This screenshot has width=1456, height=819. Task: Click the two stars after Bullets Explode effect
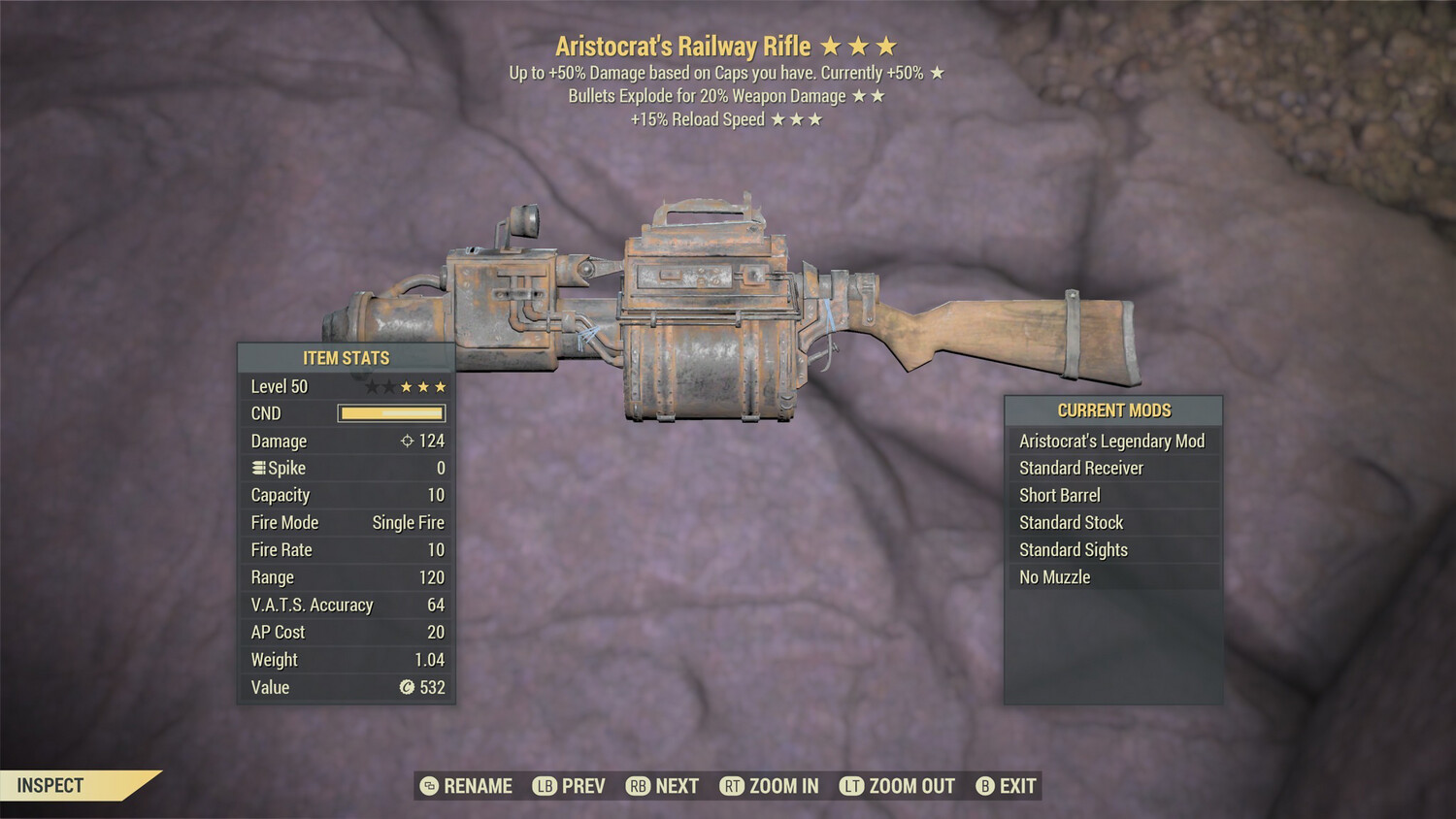click(x=868, y=95)
